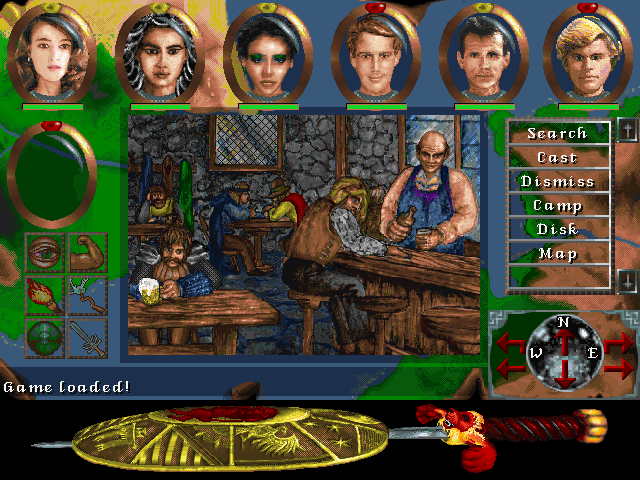Viewport: 640px width, 480px height.
Task: Select the Cast command
Action: [557, 157]
